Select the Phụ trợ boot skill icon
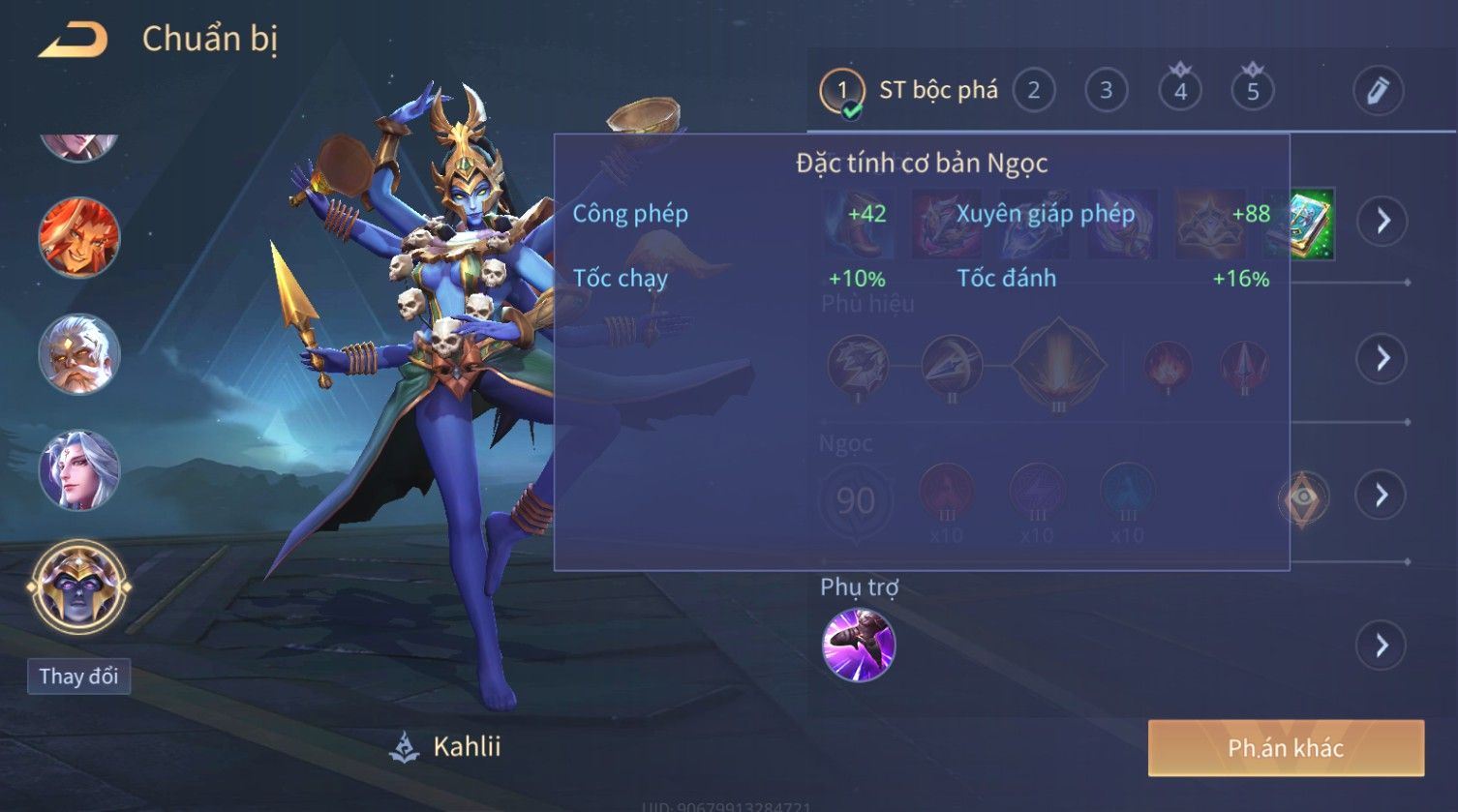This screenshot has width=1458, height=812. [858, 646]
